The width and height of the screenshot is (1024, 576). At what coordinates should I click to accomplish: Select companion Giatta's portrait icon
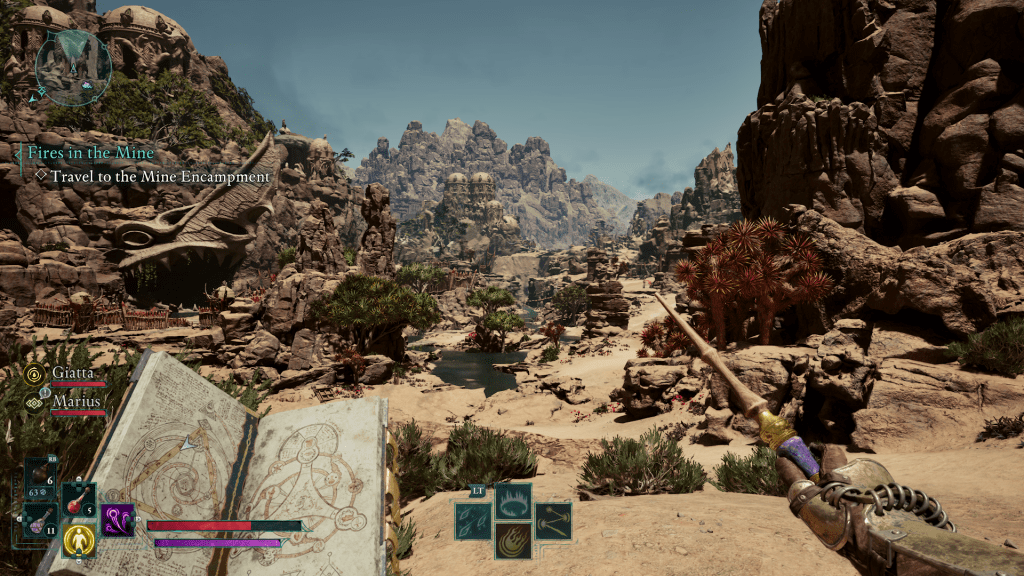[33, 371]
